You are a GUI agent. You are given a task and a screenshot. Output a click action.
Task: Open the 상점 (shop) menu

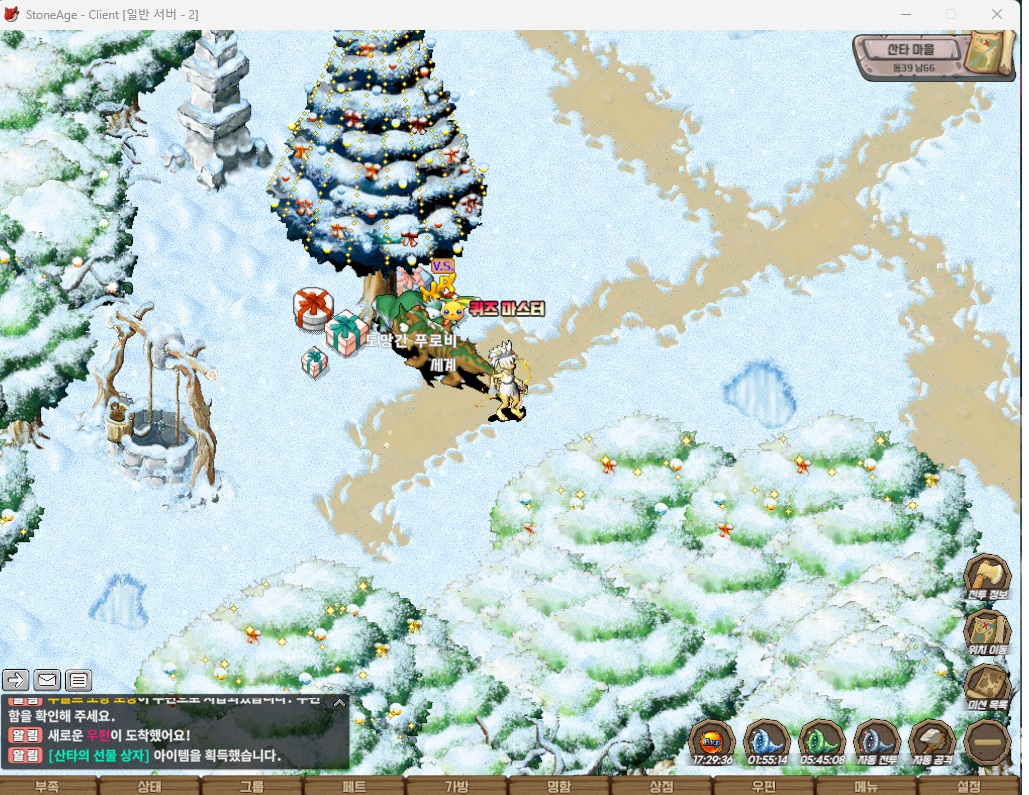click(x=661, y=786)
